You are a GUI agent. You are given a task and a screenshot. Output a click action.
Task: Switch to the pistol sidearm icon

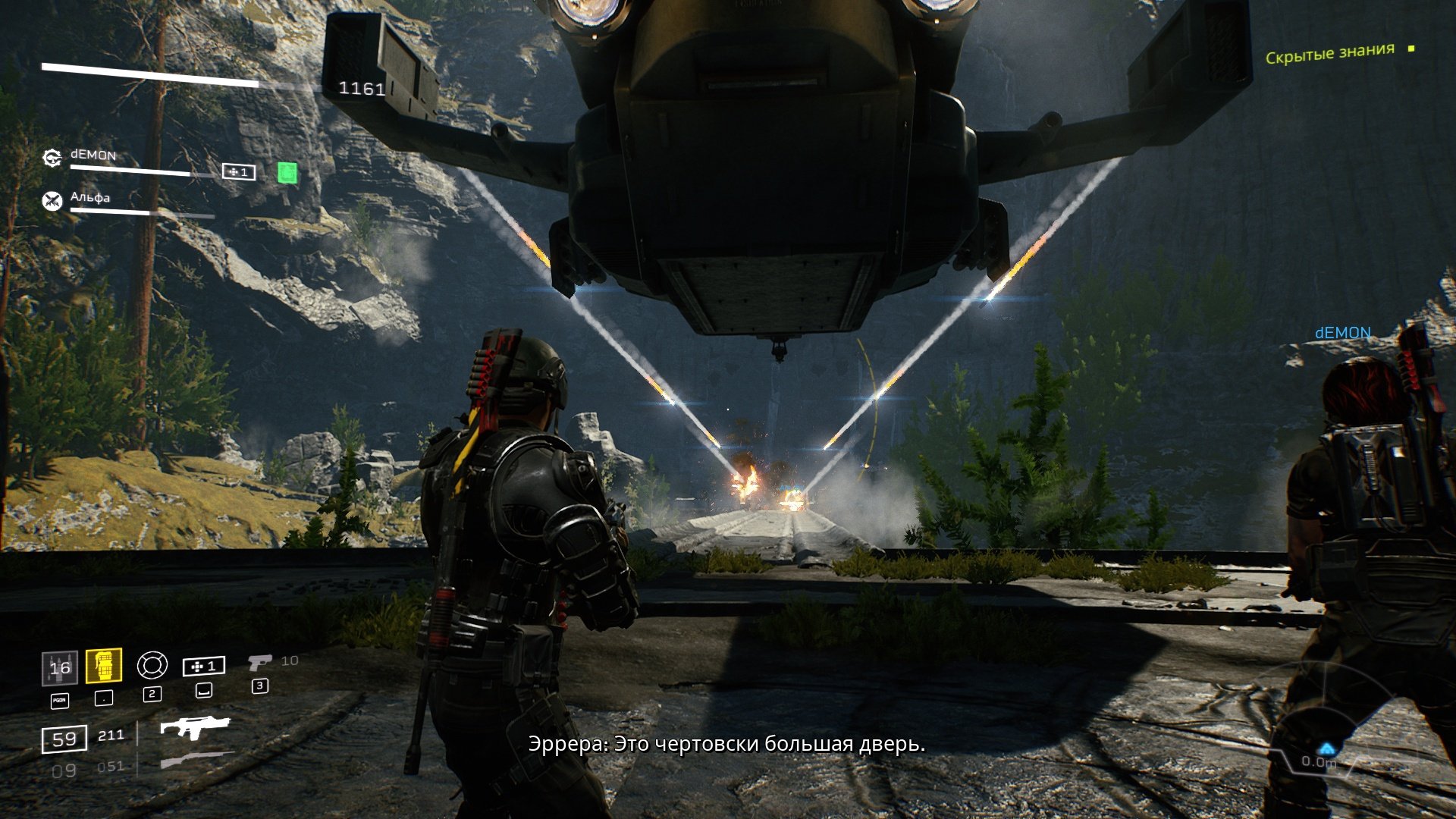[x=259, y=663]
